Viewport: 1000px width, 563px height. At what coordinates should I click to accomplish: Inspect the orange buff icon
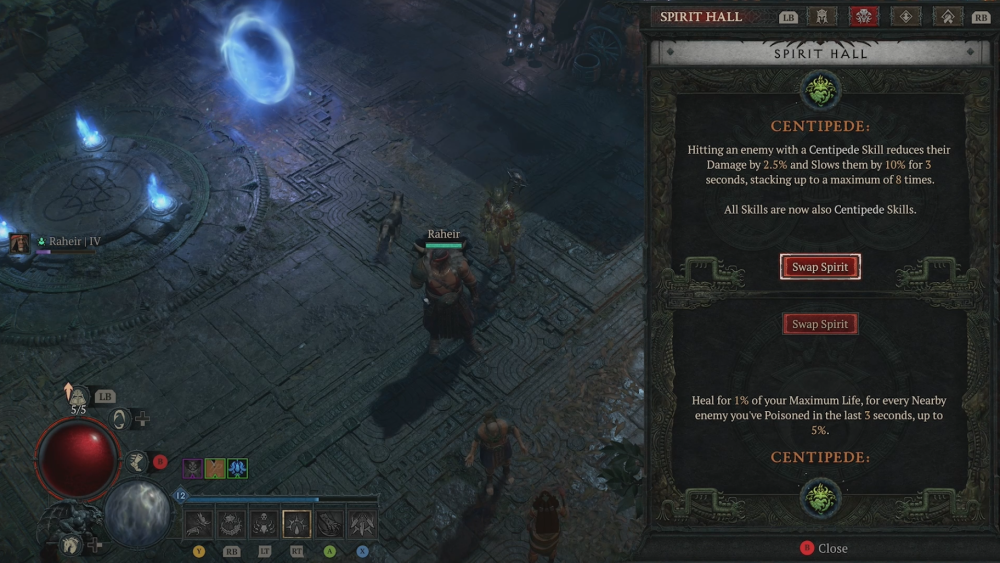click(x=215, y=468)
